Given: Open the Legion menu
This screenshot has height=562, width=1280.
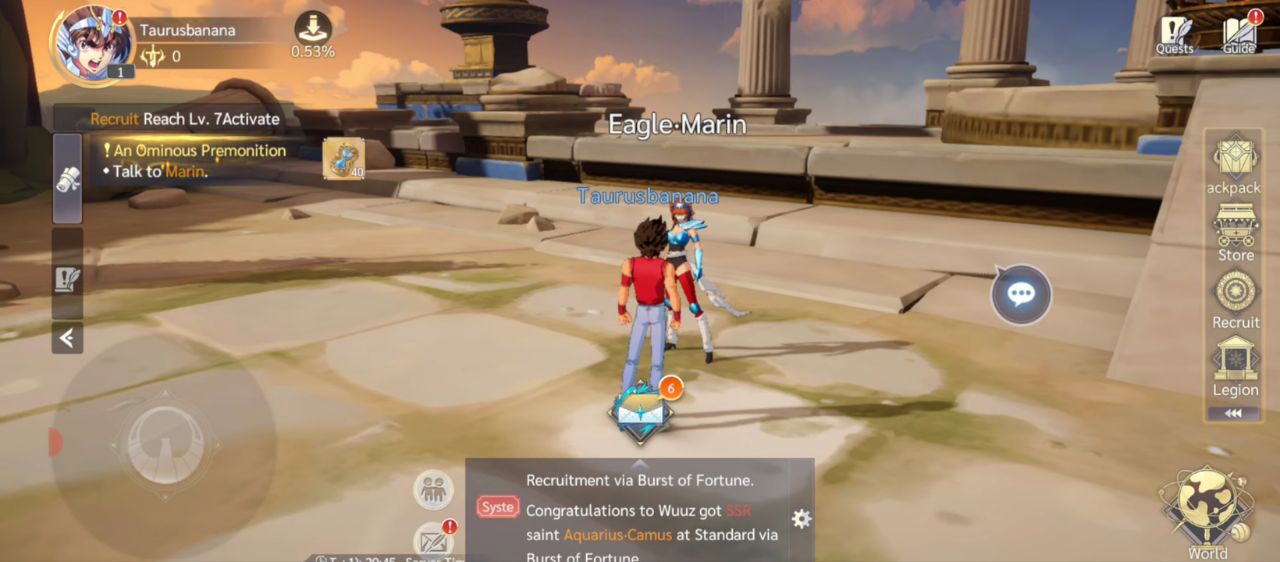Looking at the screenshot, I should tap(1236, 367).
